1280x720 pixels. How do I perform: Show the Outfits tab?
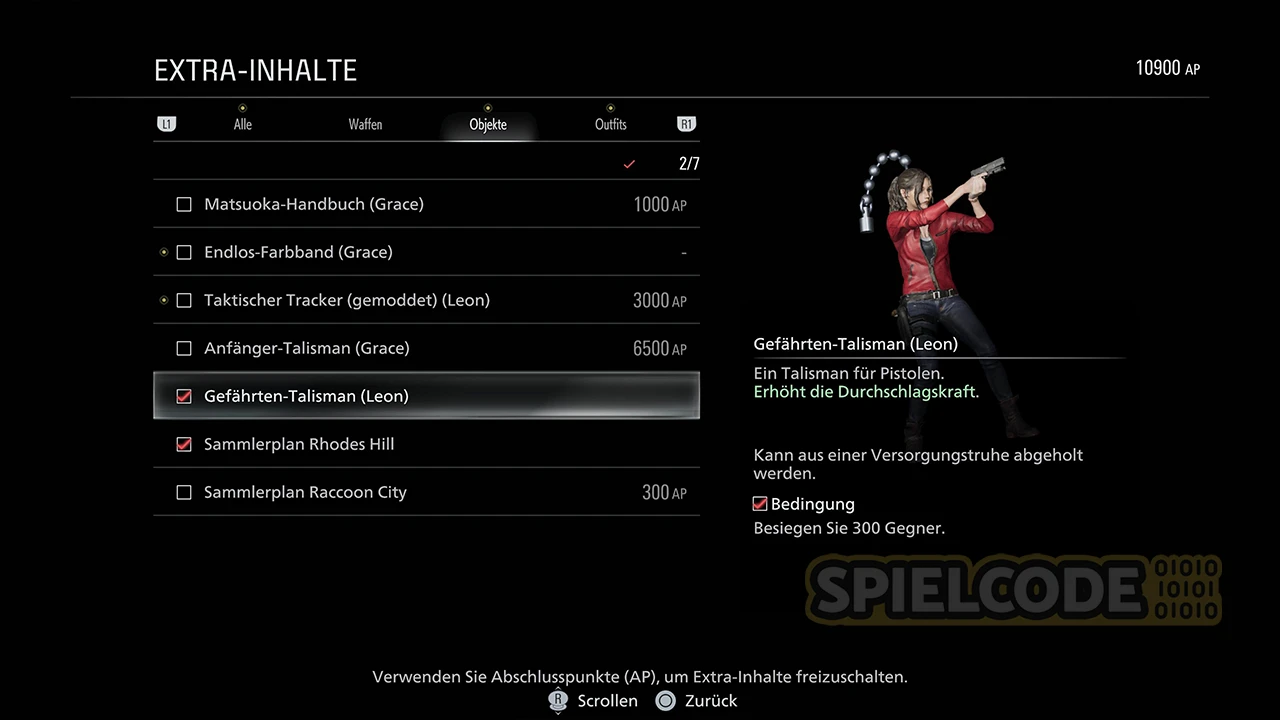click(x=610, y=125)
